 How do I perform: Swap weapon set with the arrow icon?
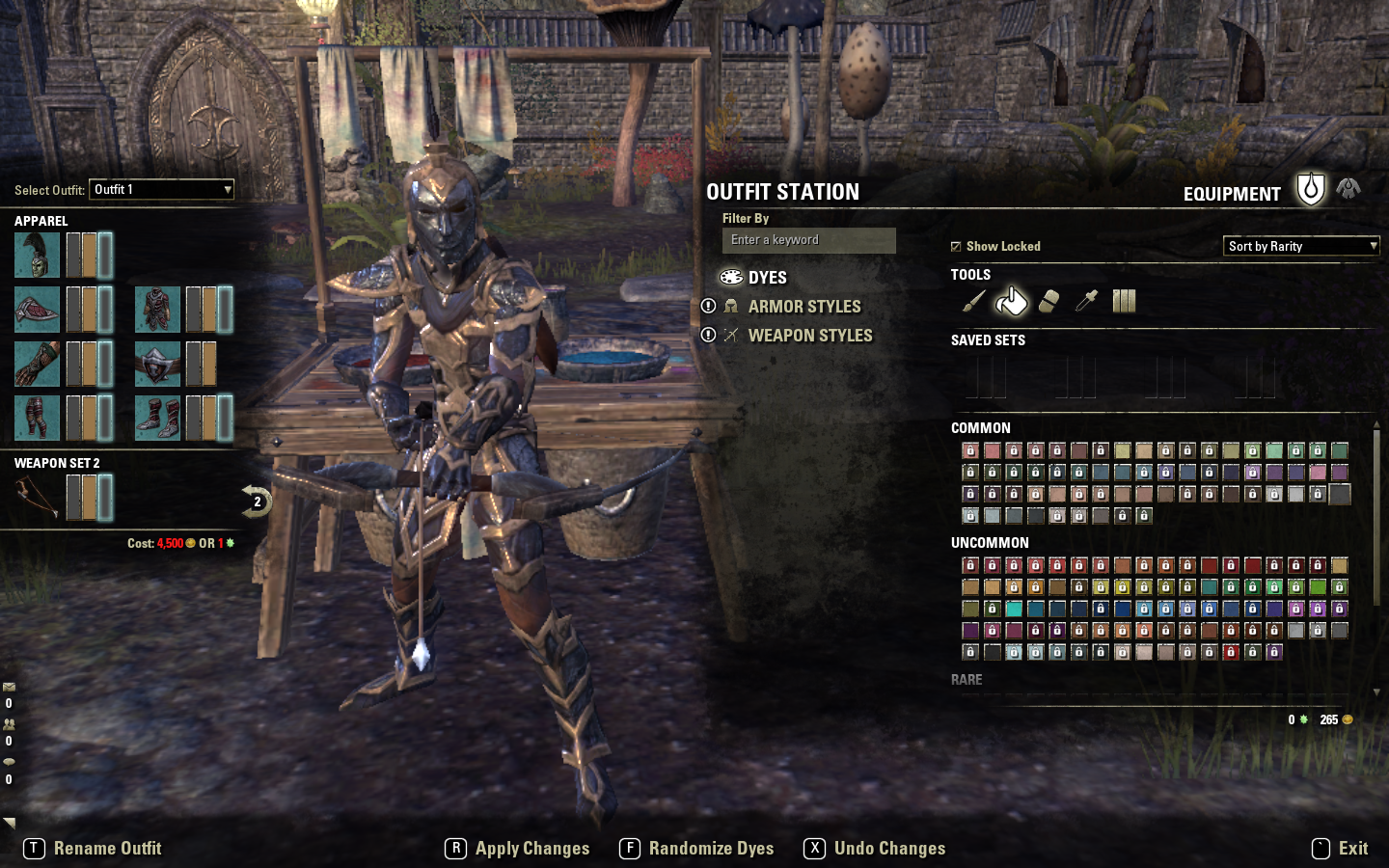pyautogui.click(x=256, y=502)
